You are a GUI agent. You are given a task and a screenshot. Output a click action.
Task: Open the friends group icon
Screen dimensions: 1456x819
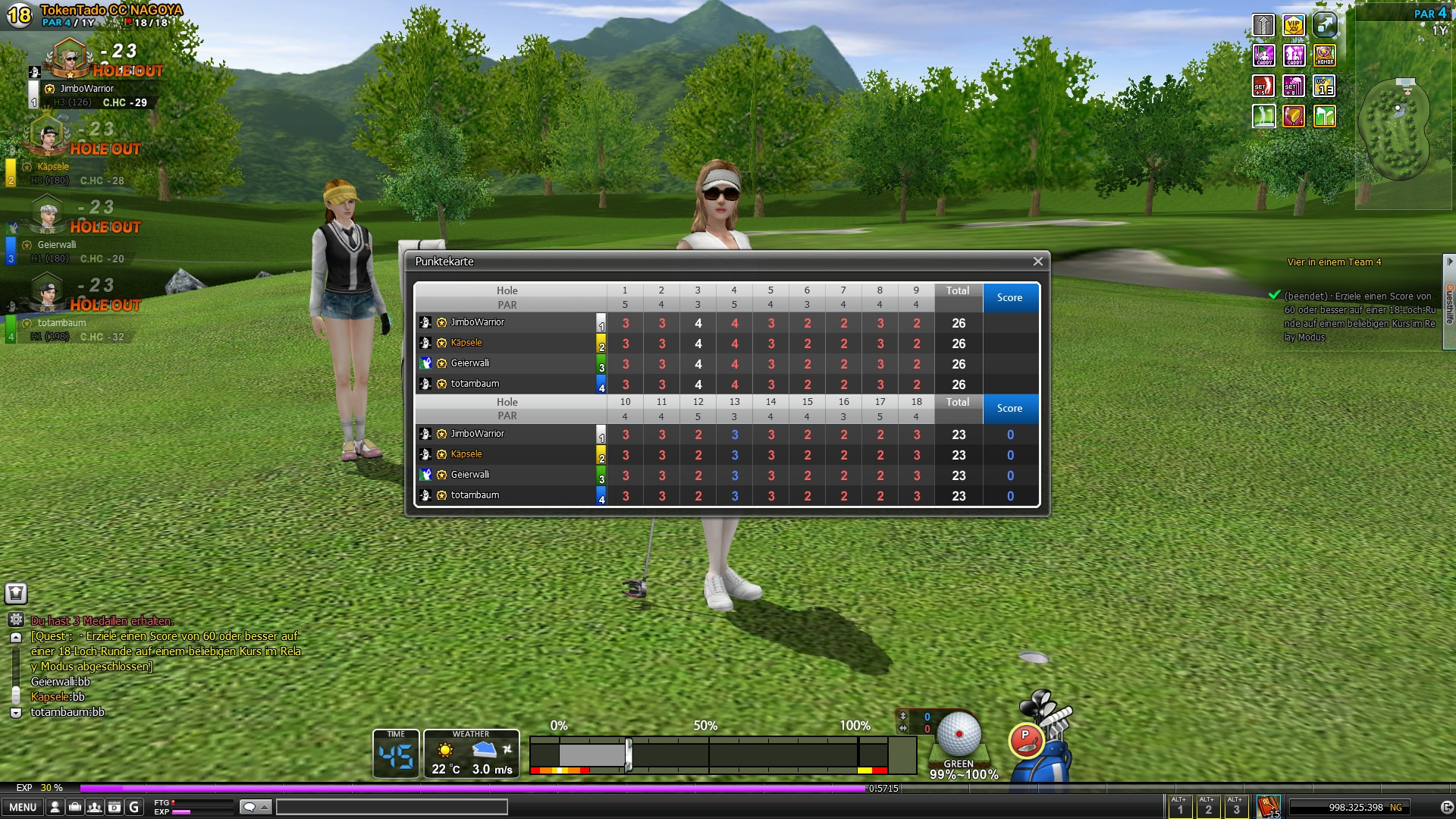(95, 808)
